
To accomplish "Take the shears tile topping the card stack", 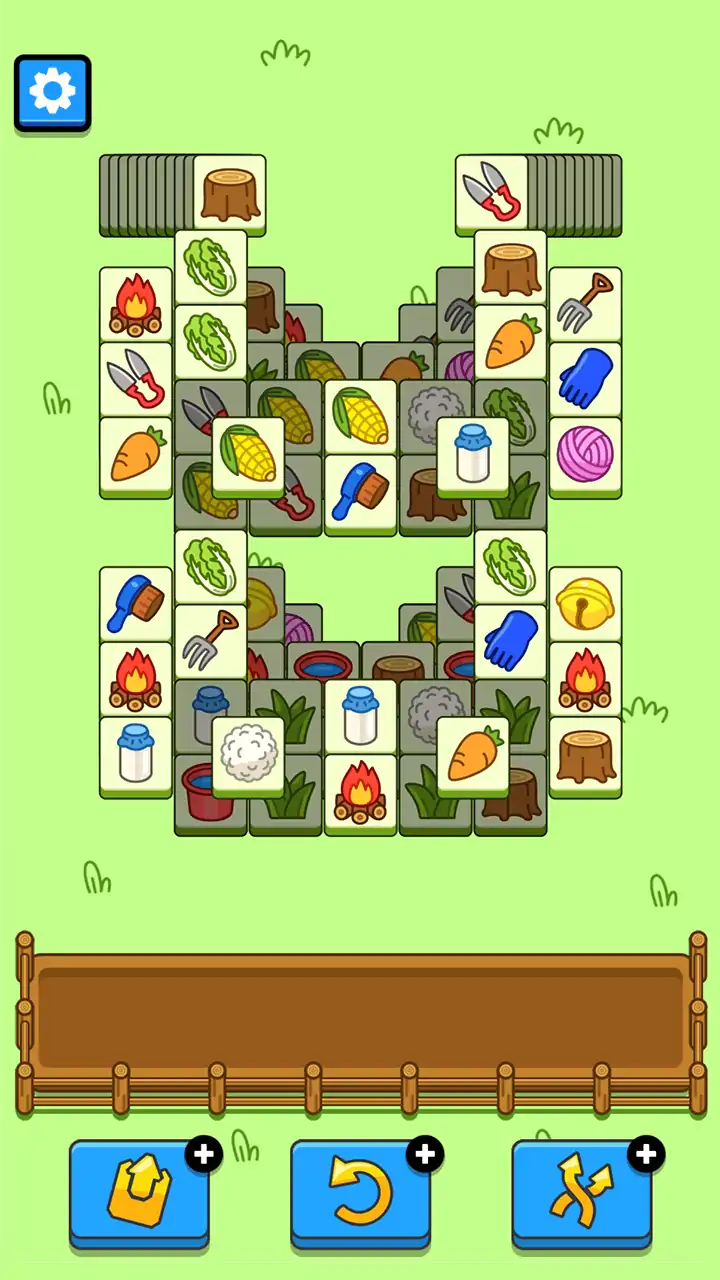I will pos(491,192).
